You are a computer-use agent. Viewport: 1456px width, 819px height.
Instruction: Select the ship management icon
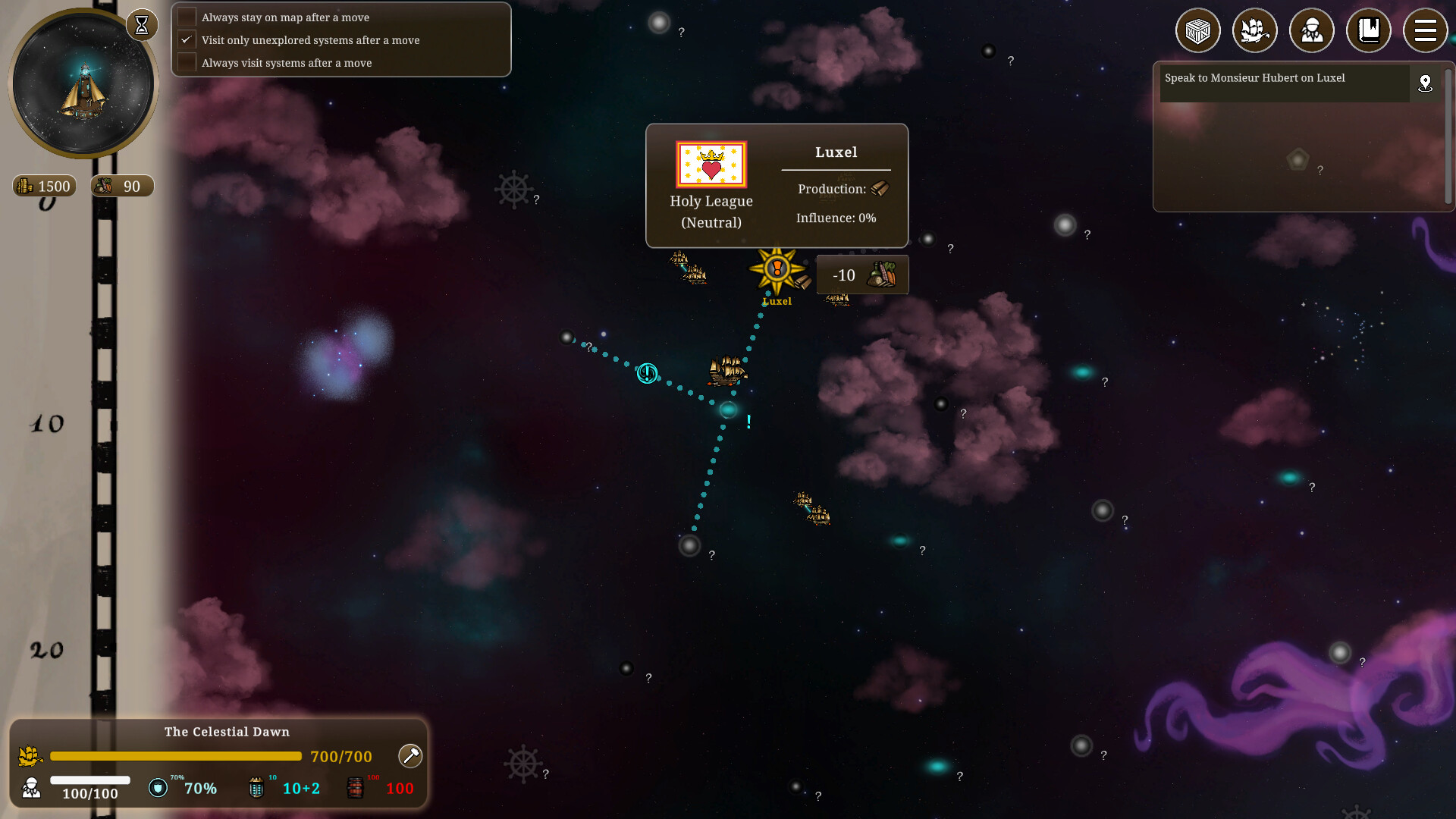[x=1254, y=30]
